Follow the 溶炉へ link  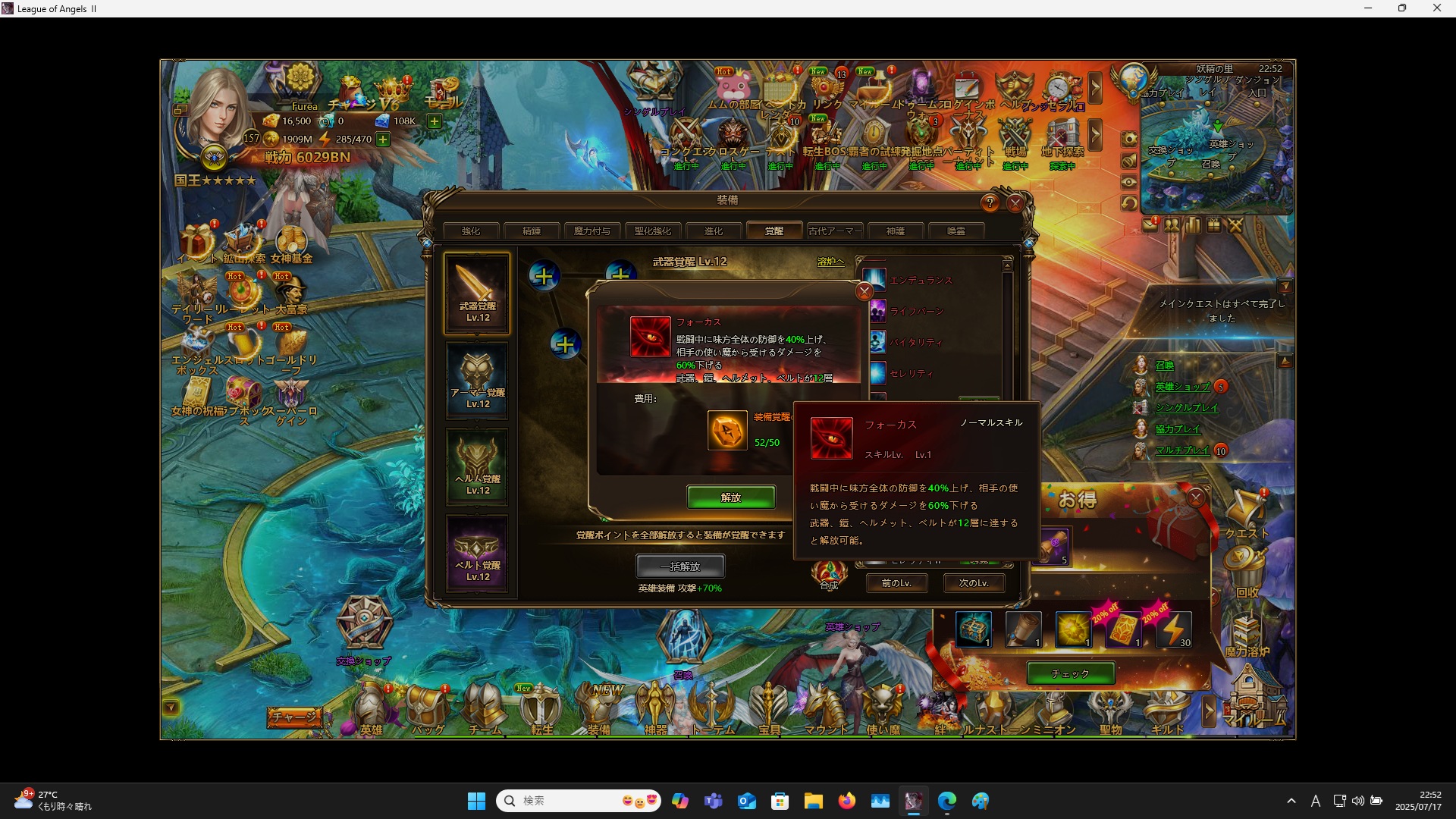830,262
